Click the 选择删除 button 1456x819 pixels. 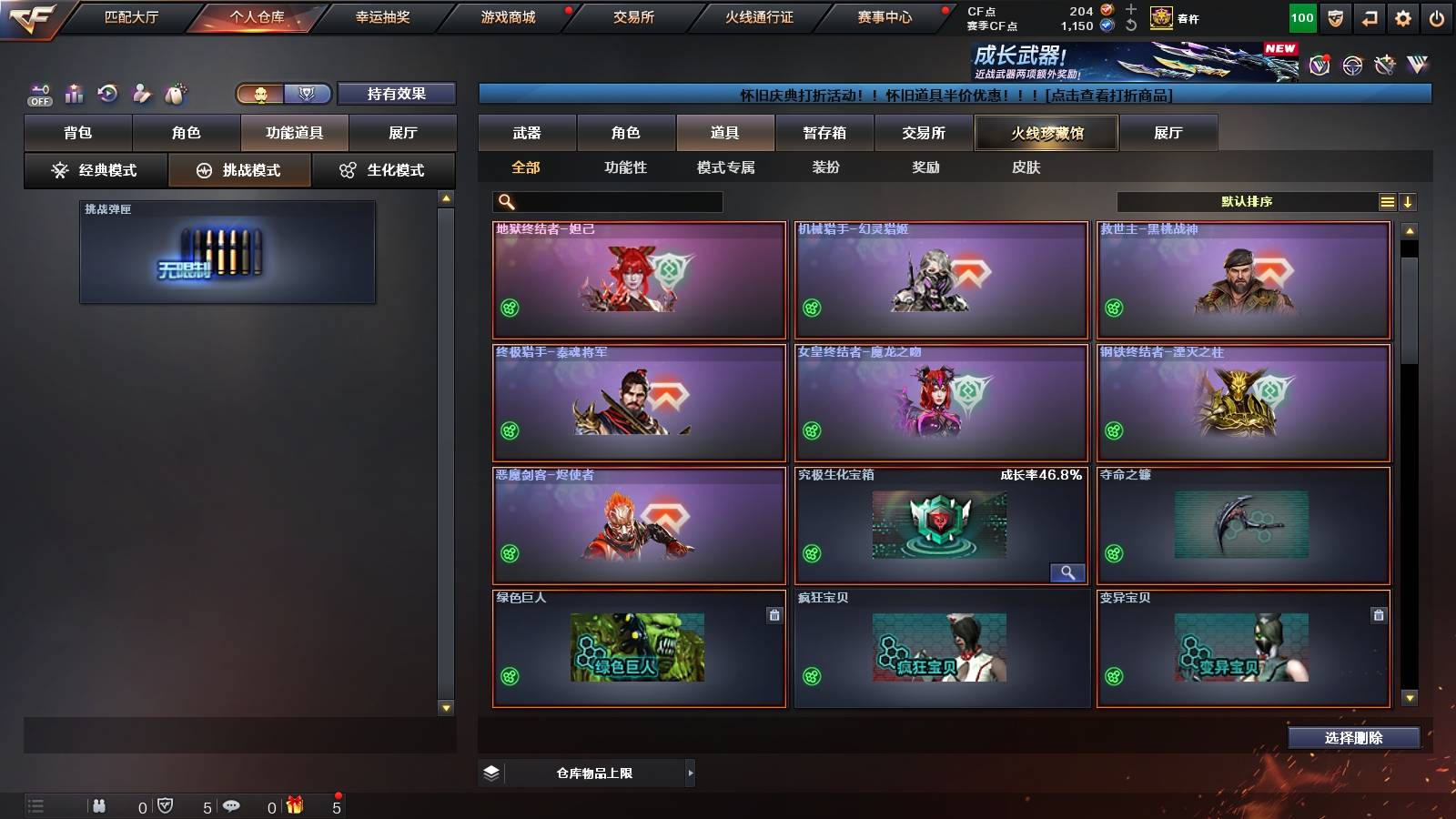pos(1353,738)
